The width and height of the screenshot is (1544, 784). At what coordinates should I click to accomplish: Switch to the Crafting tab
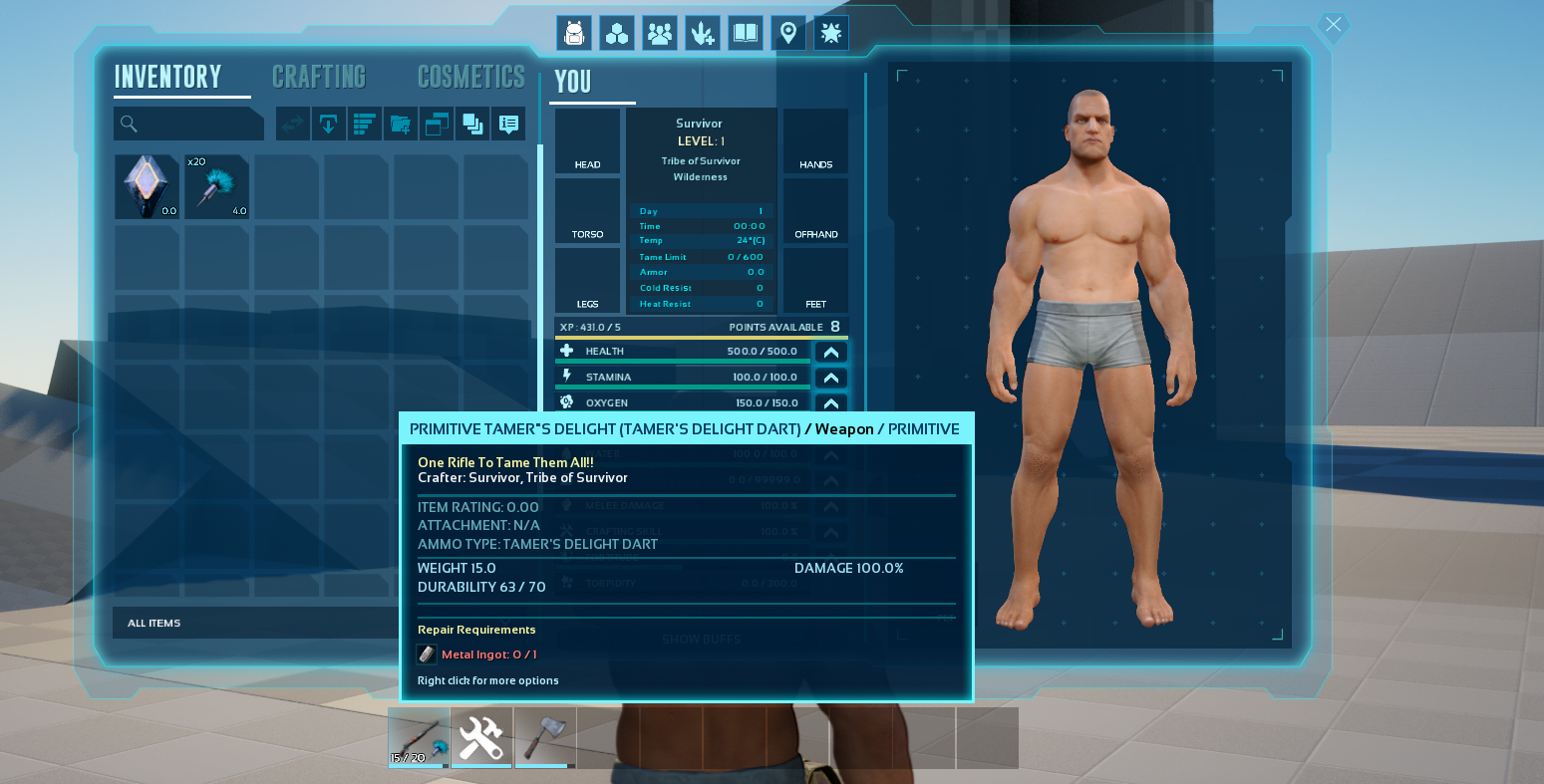point(319,77)
